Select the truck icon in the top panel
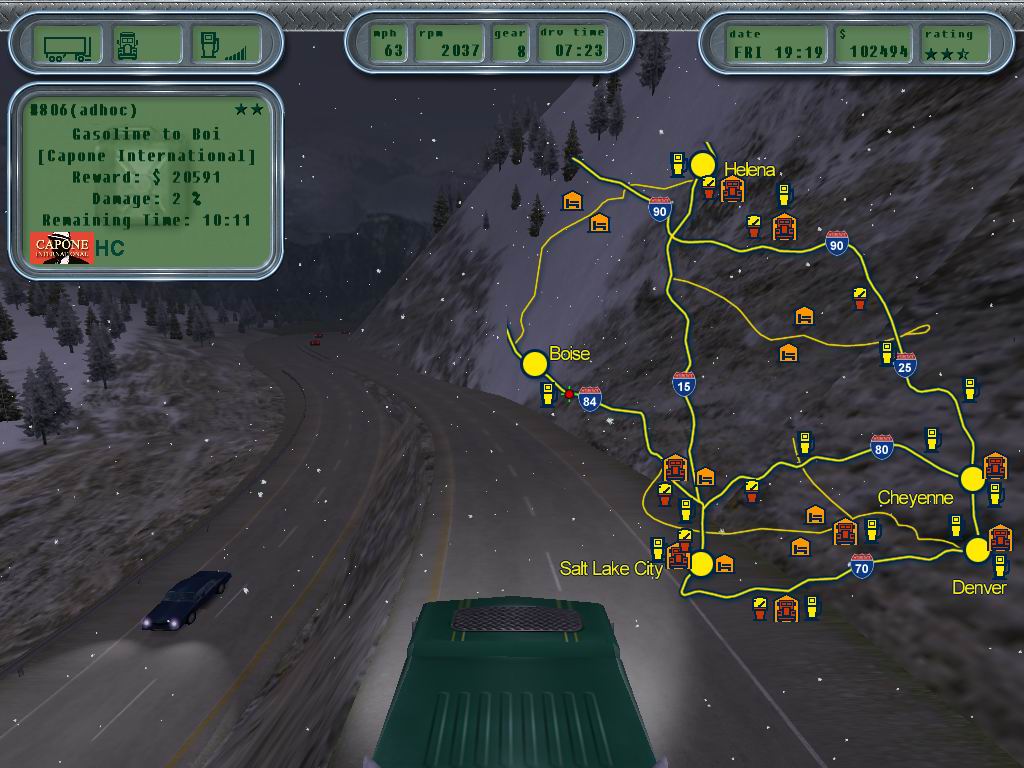 tap(128, 45)
